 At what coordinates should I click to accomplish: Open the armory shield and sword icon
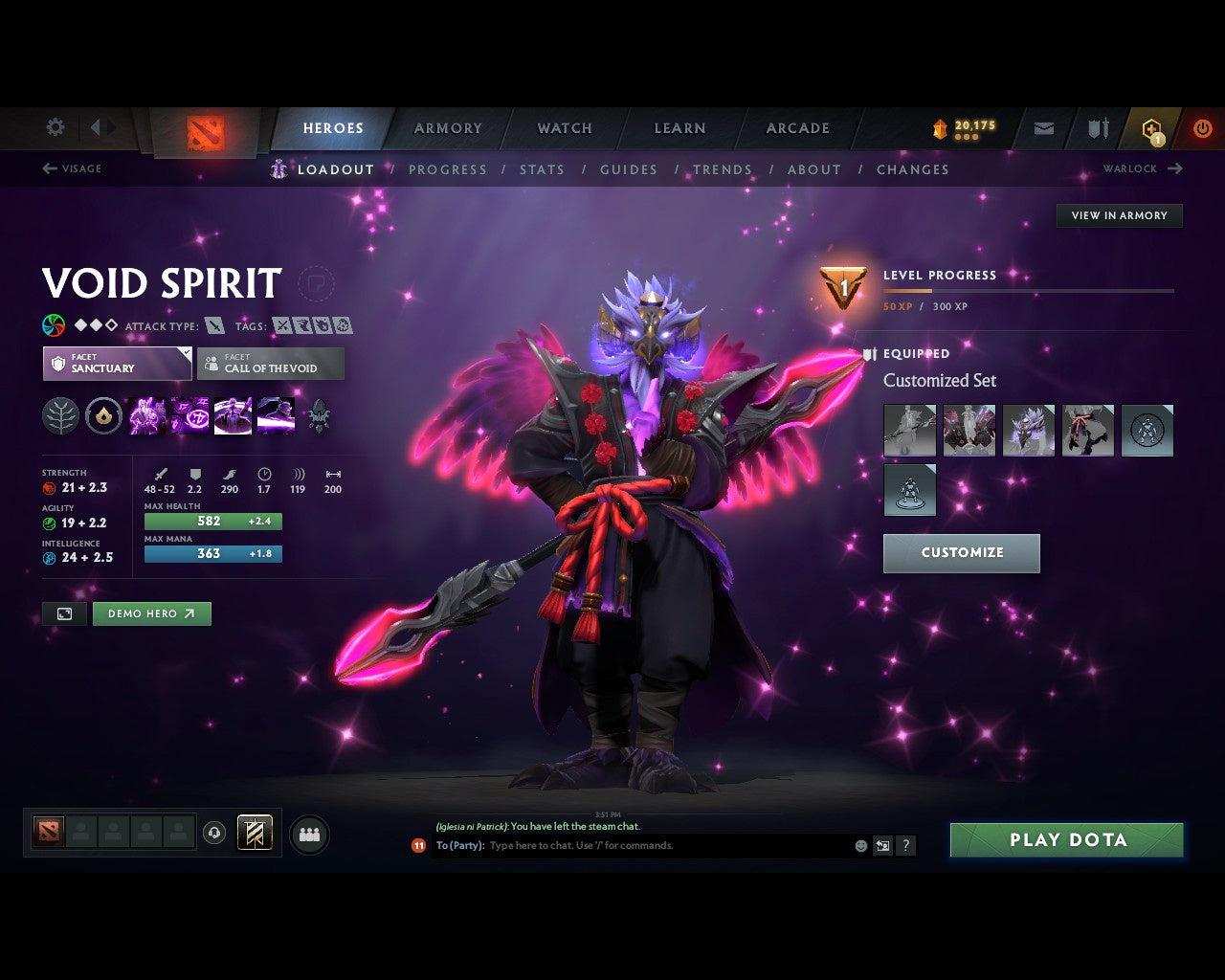pyautogui.click(x=1097, y=127)
